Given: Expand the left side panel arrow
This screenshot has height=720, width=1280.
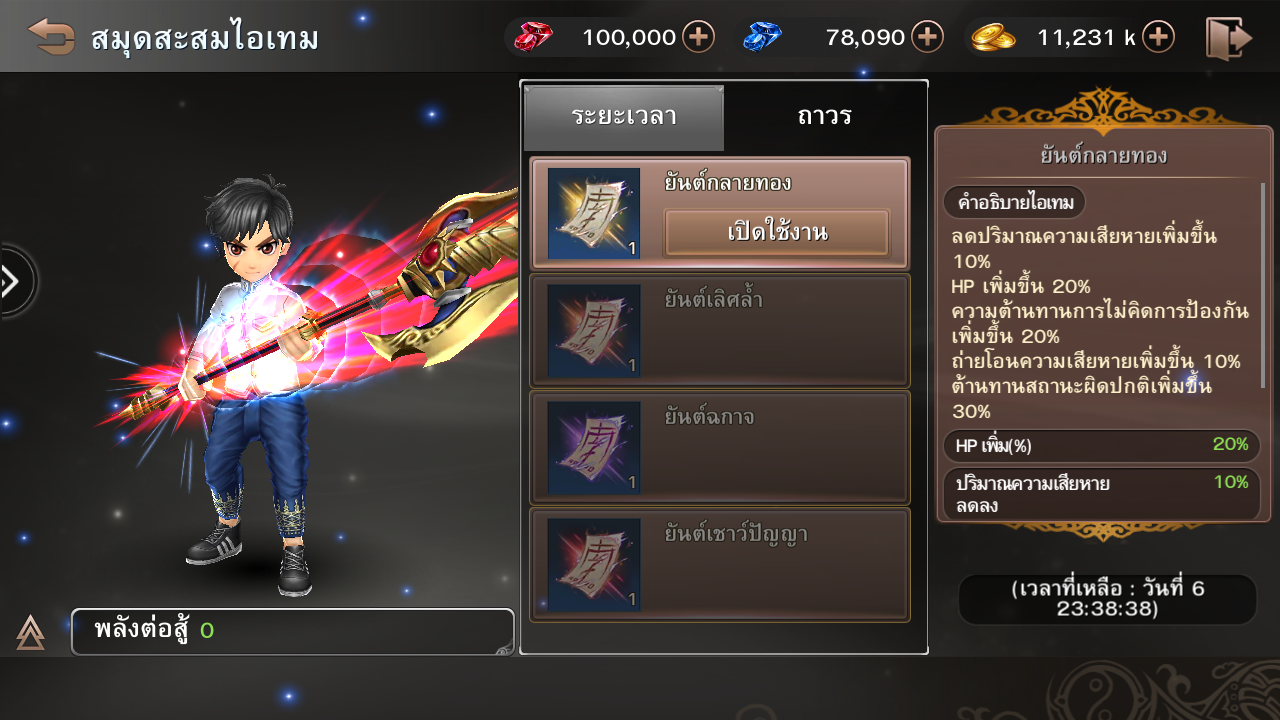Looking at the screenshot, I should coord(14,282).
